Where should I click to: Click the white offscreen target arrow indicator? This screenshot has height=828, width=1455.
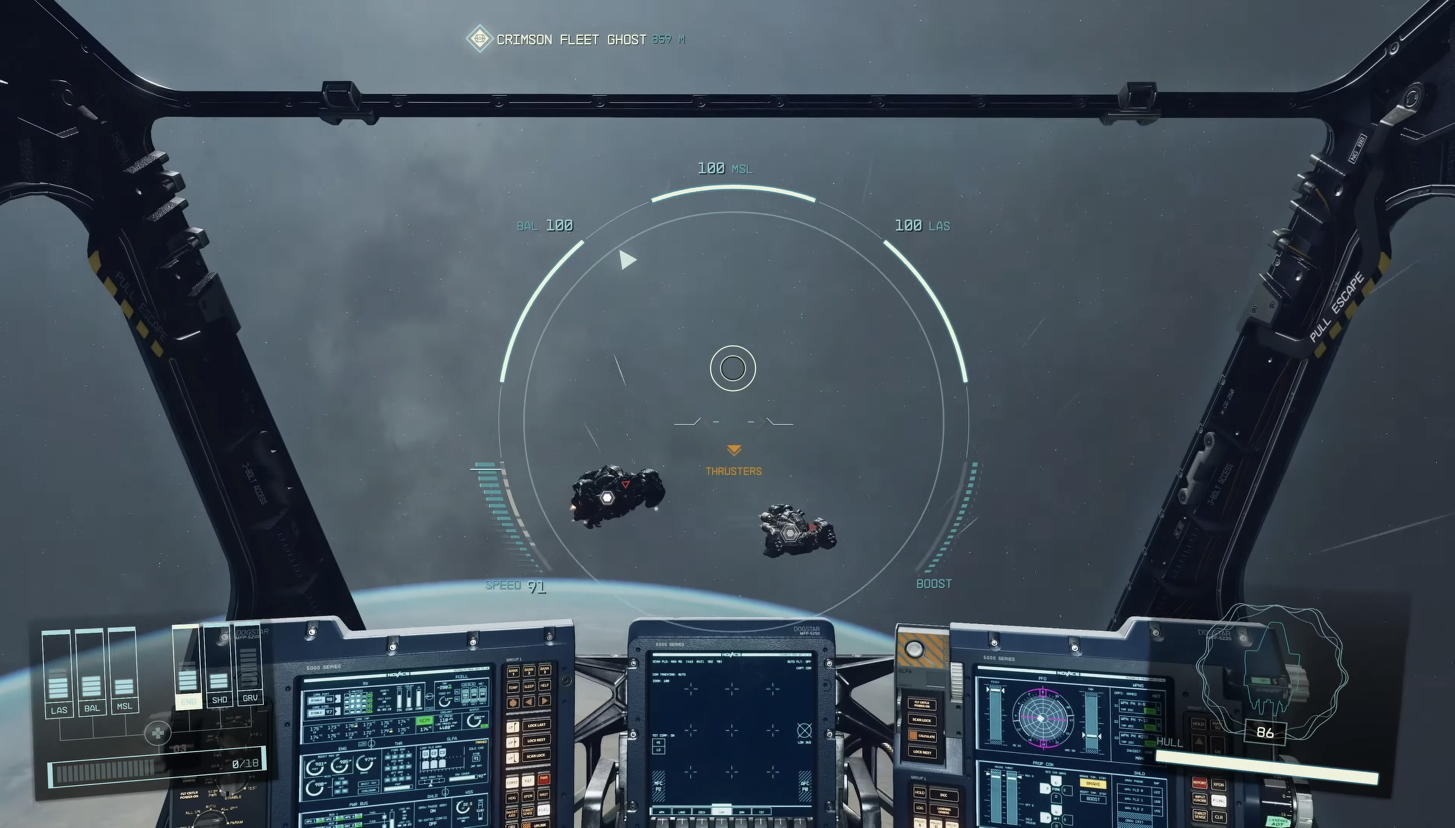(x=627, y=260)
